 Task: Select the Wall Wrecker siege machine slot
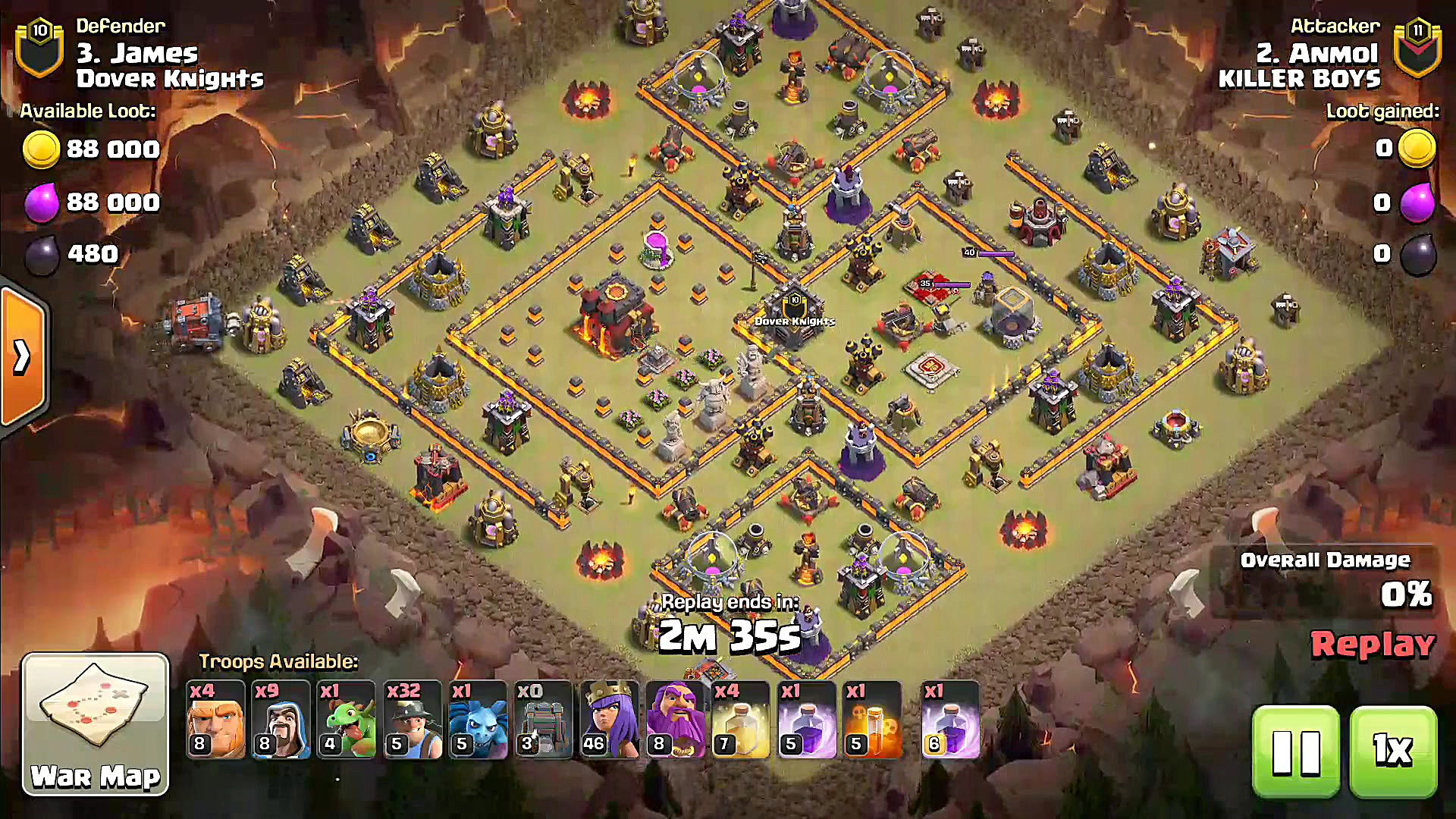(543, 720)
